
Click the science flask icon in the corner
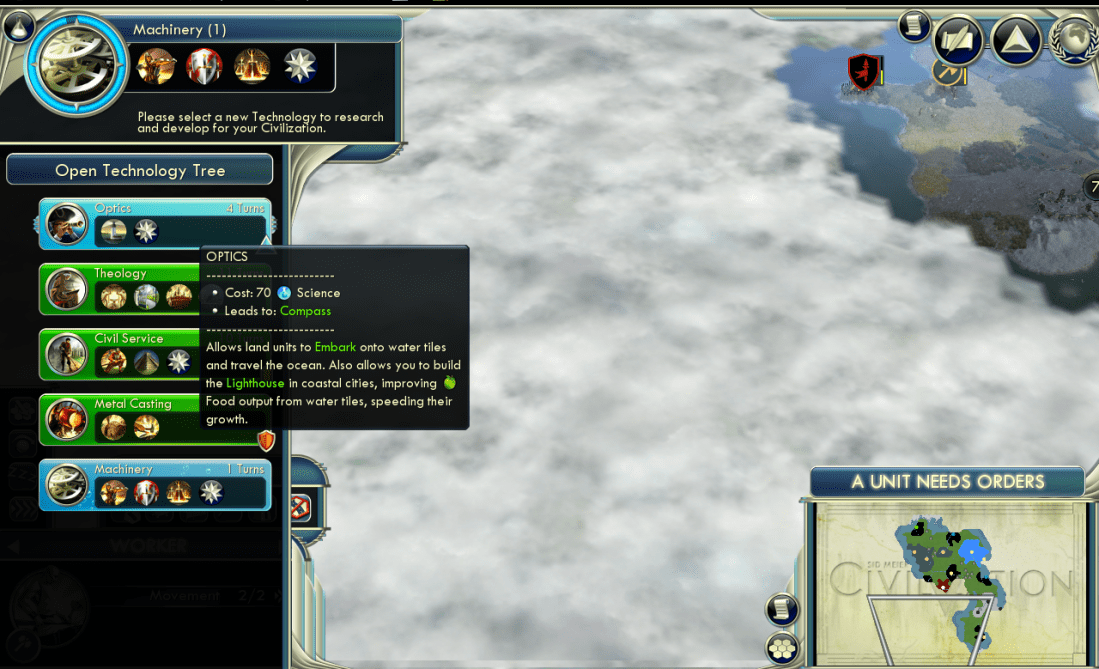(18, 25)
